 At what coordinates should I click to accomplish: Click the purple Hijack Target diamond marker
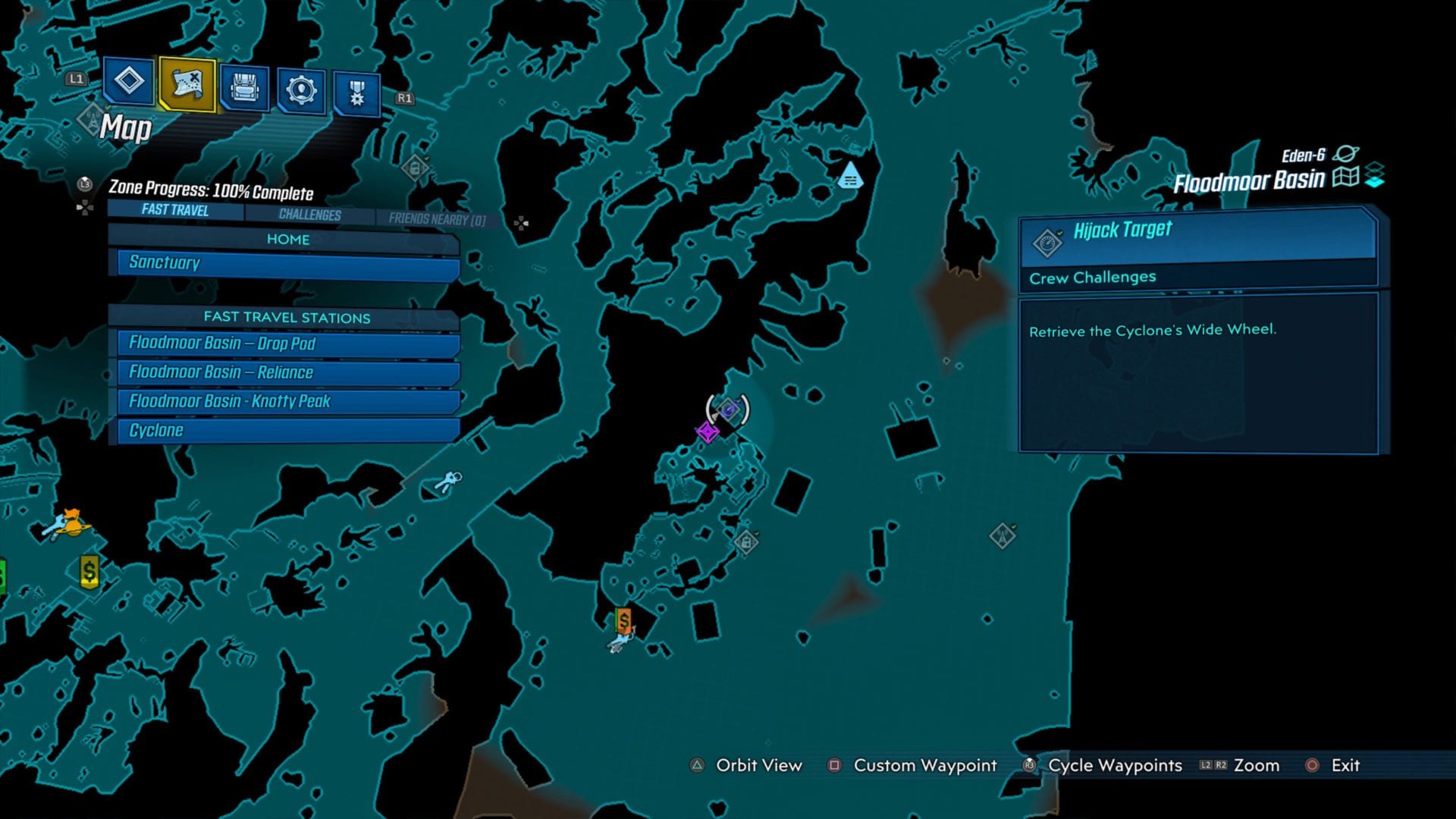click(708, 433)
